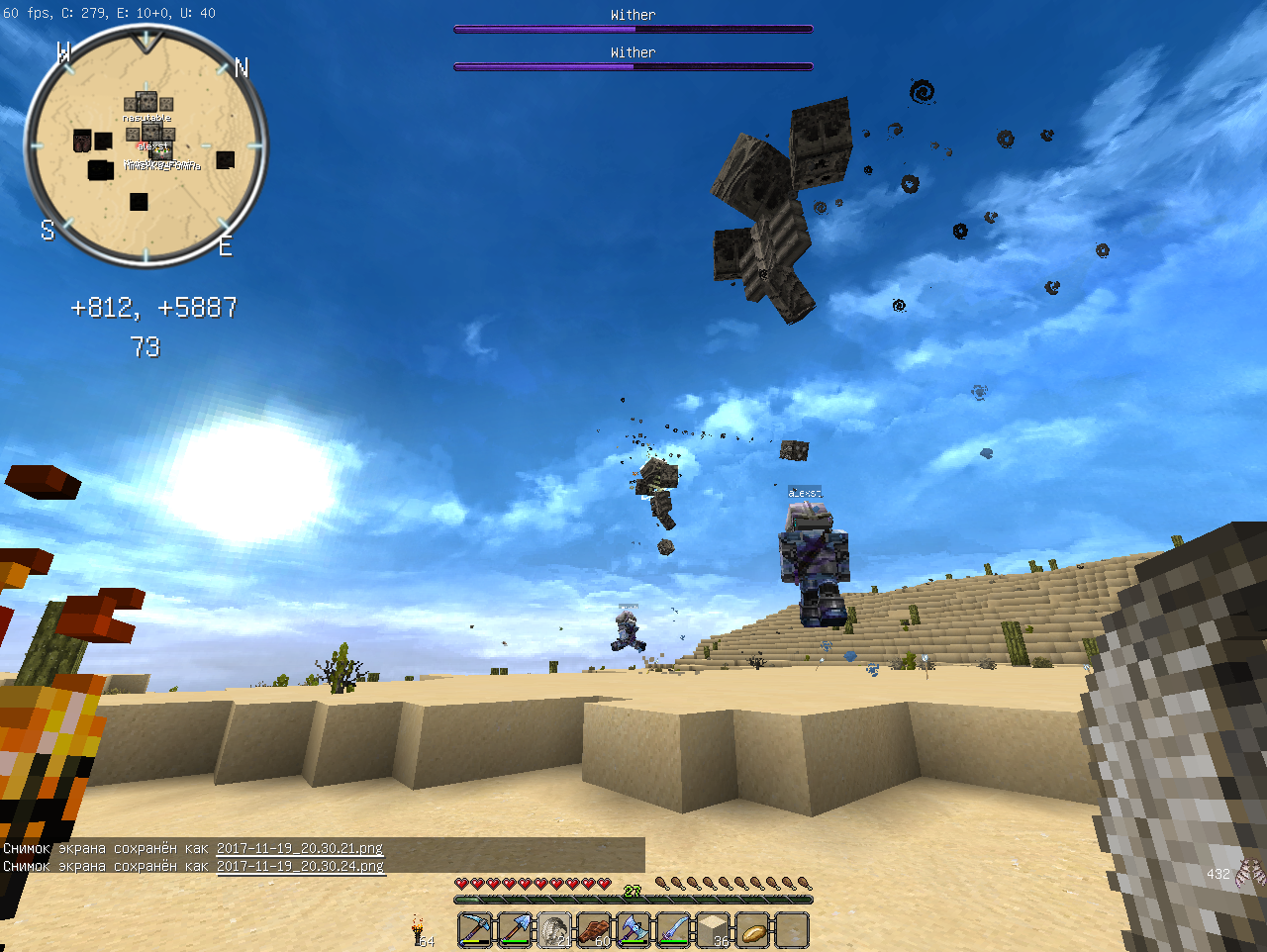Click the circular minimap
The height and width of the screenshot is (952, 1267).
click(146, 146)
